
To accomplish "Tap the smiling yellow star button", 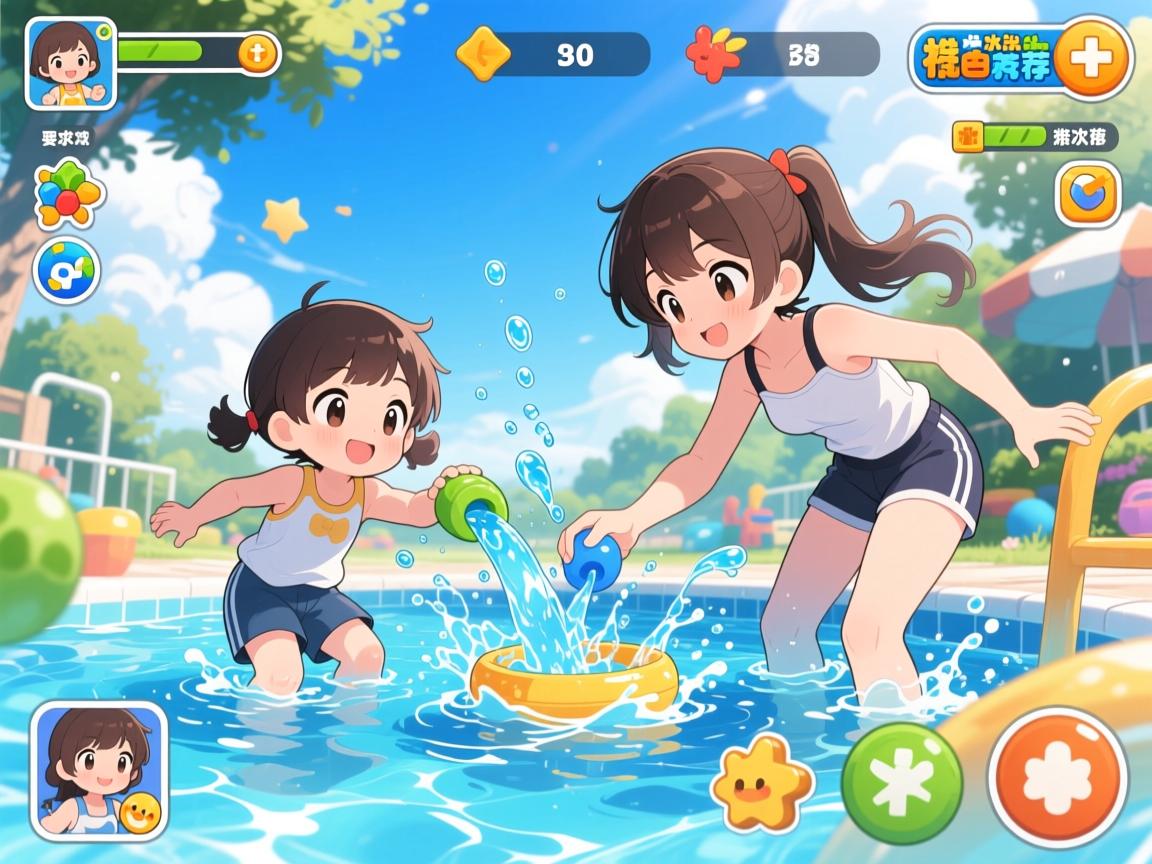I will pyautogui.click(x=762, y=783).
